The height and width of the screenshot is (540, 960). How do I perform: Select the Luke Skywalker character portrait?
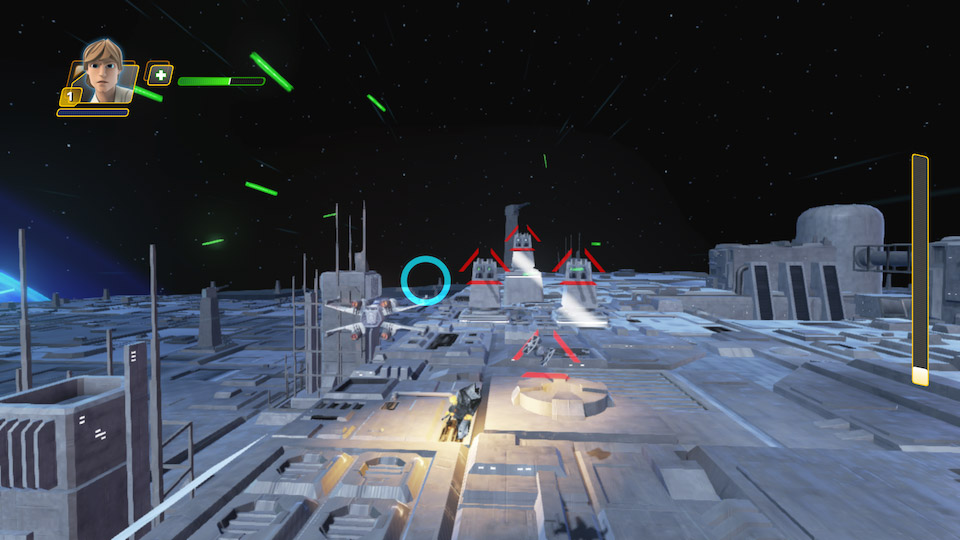click(102, 73)
